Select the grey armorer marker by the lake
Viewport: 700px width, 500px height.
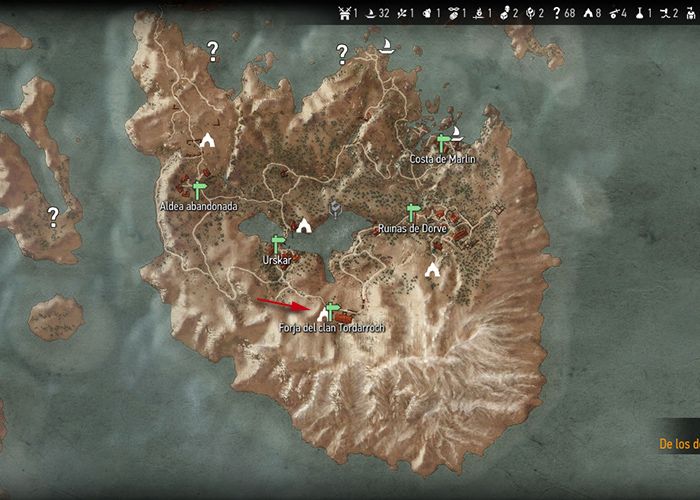coord(336,210)
